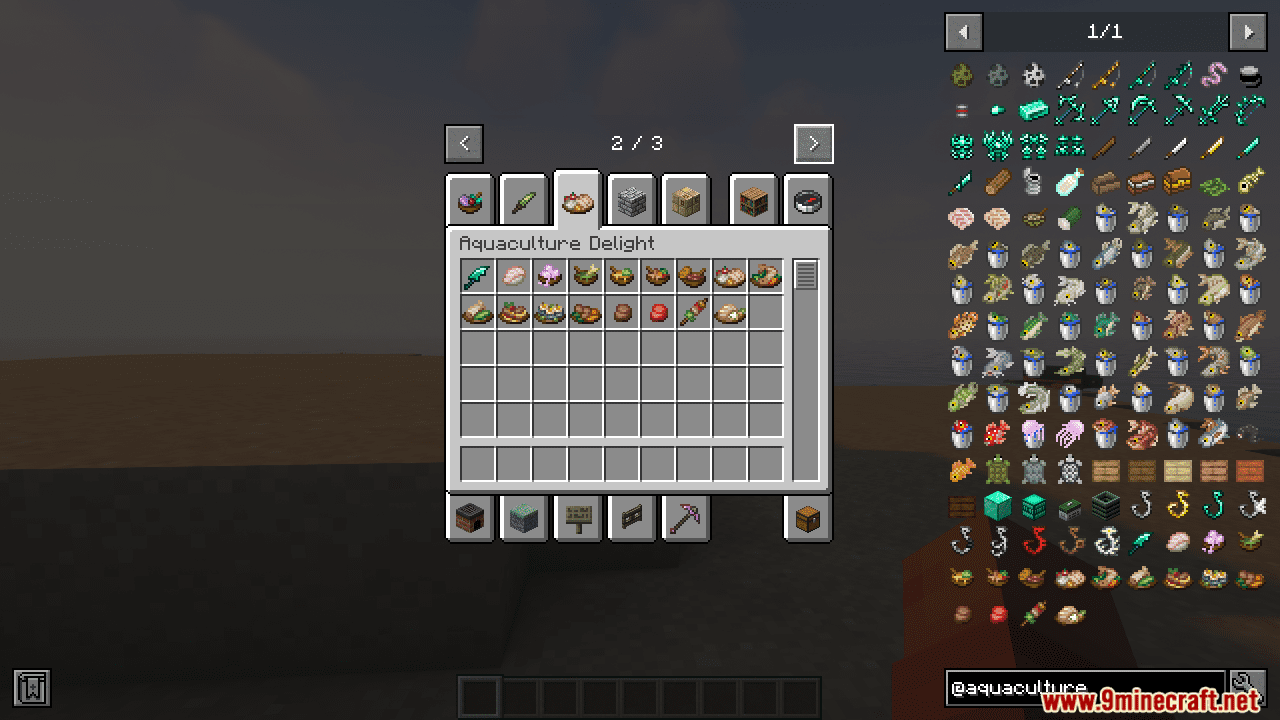
Task: Select the teal machete in recipe results
Action: [476, 275]
